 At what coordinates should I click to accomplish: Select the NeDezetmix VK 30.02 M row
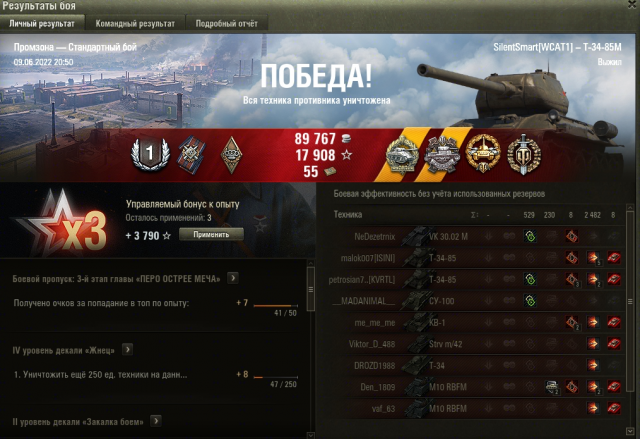pos(470,237)
